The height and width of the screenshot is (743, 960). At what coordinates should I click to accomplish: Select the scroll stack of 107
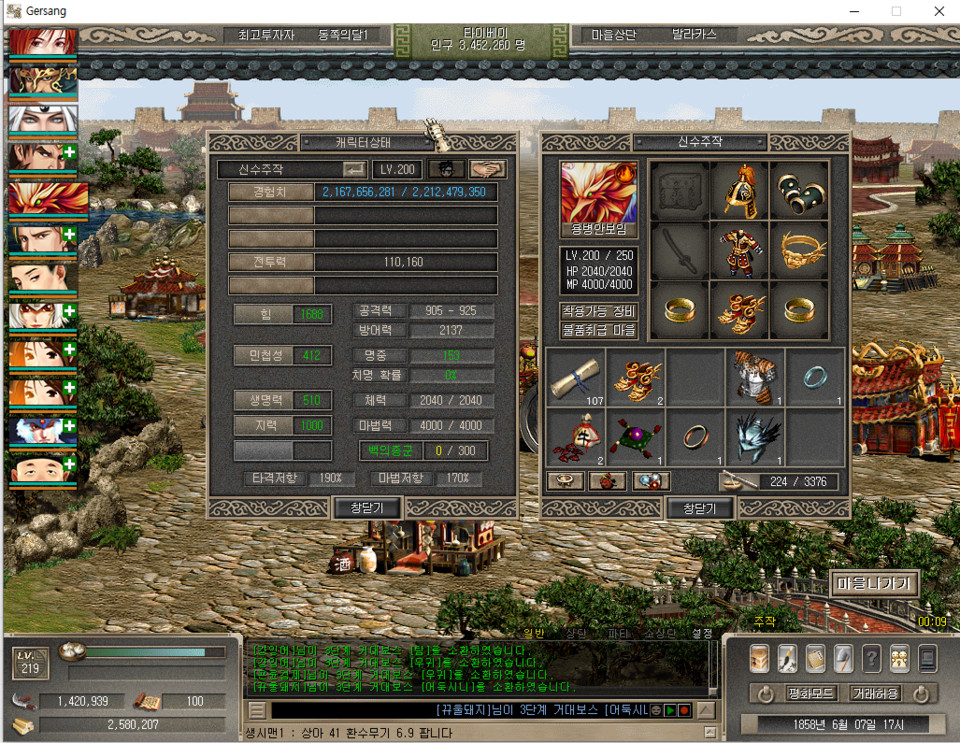click(577, 378)
